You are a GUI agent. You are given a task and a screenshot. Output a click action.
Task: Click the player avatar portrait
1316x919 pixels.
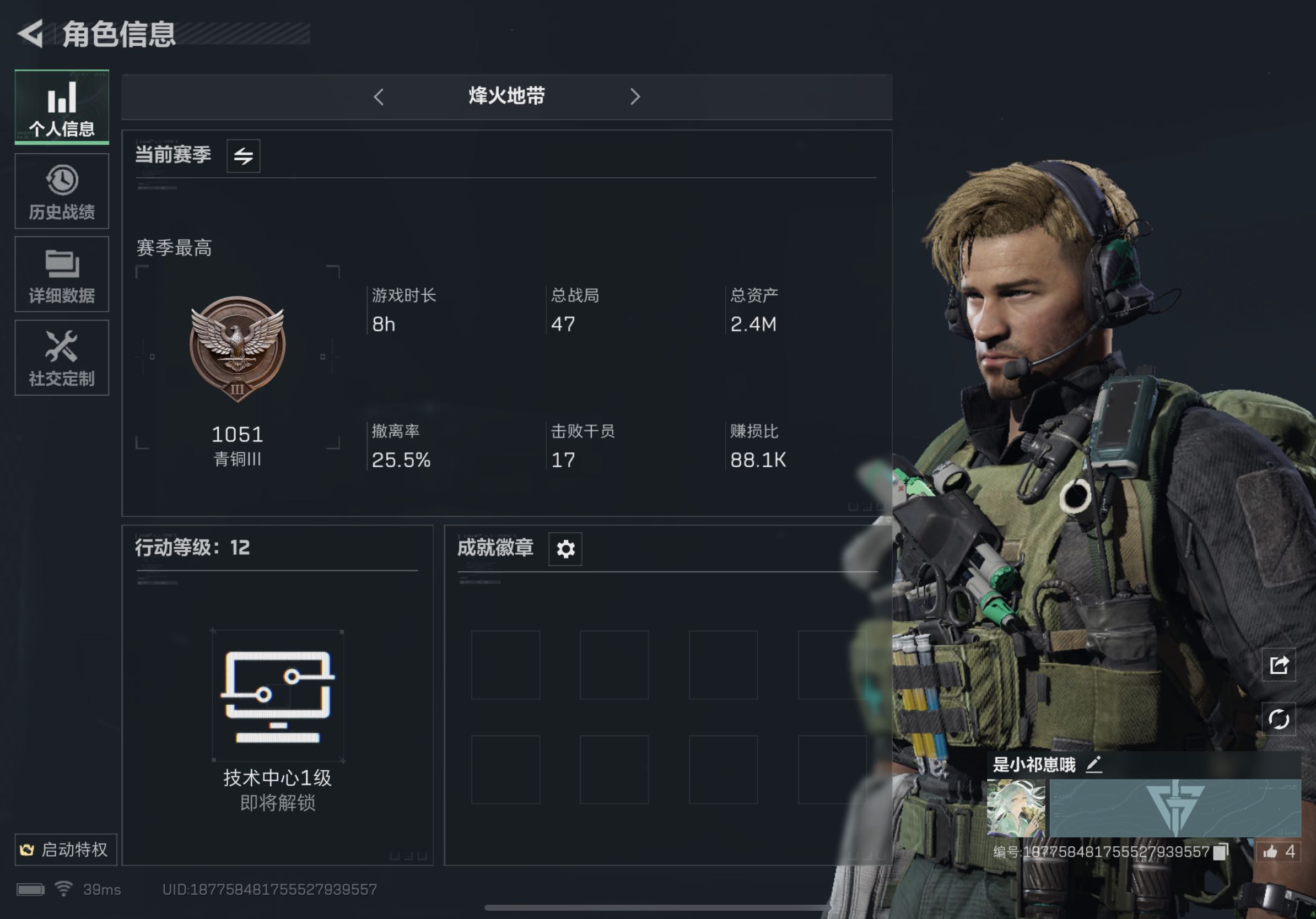[x=1016, y=808]
